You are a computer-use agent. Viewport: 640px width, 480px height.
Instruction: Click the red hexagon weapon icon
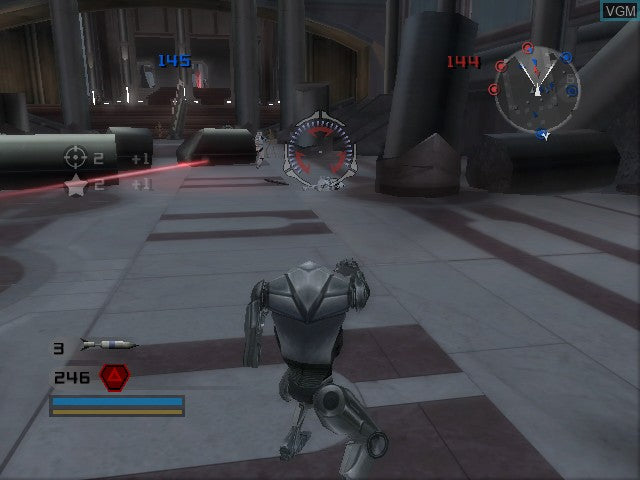pos(115,377)
